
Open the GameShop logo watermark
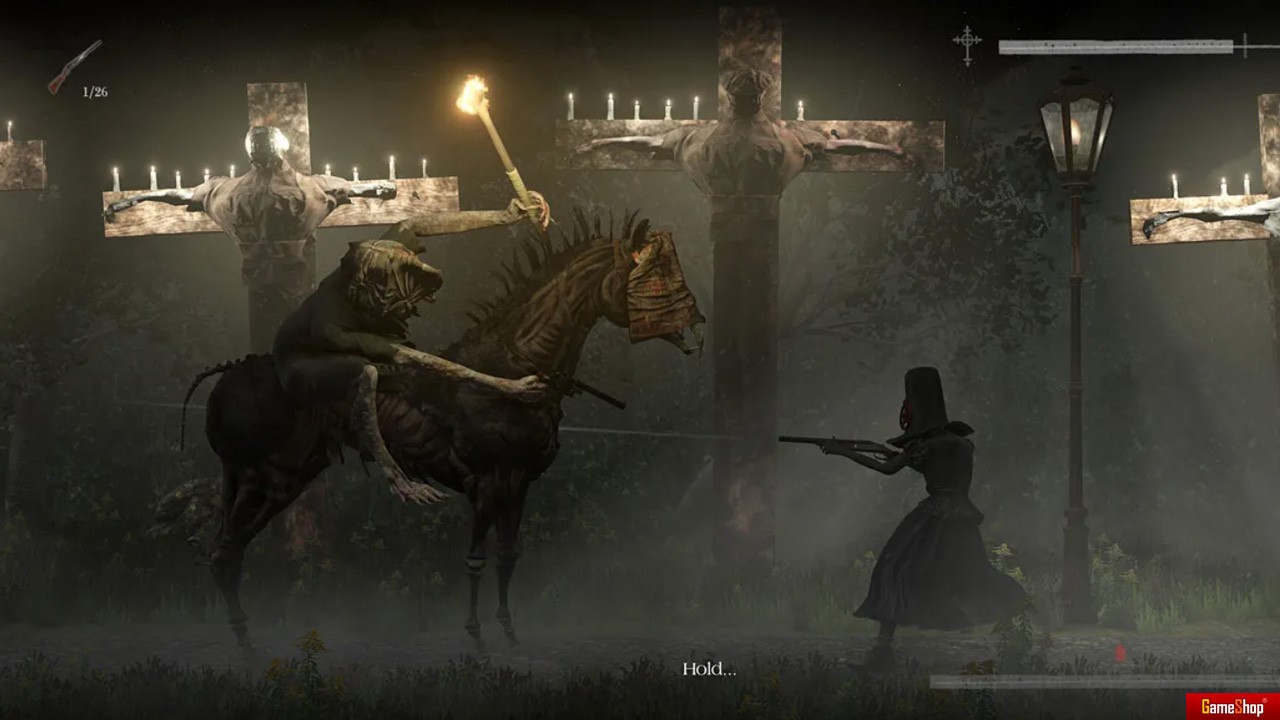click(1232, 706)
